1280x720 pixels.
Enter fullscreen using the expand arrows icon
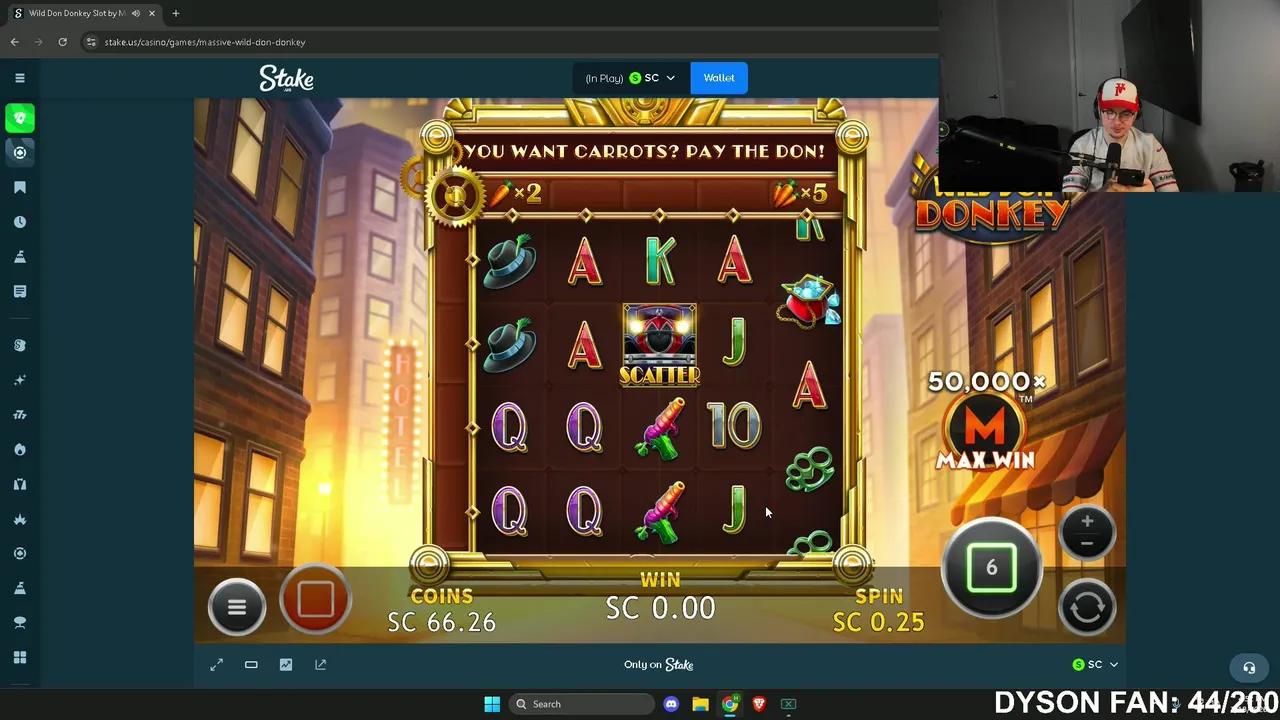click(x=216, y=664)
